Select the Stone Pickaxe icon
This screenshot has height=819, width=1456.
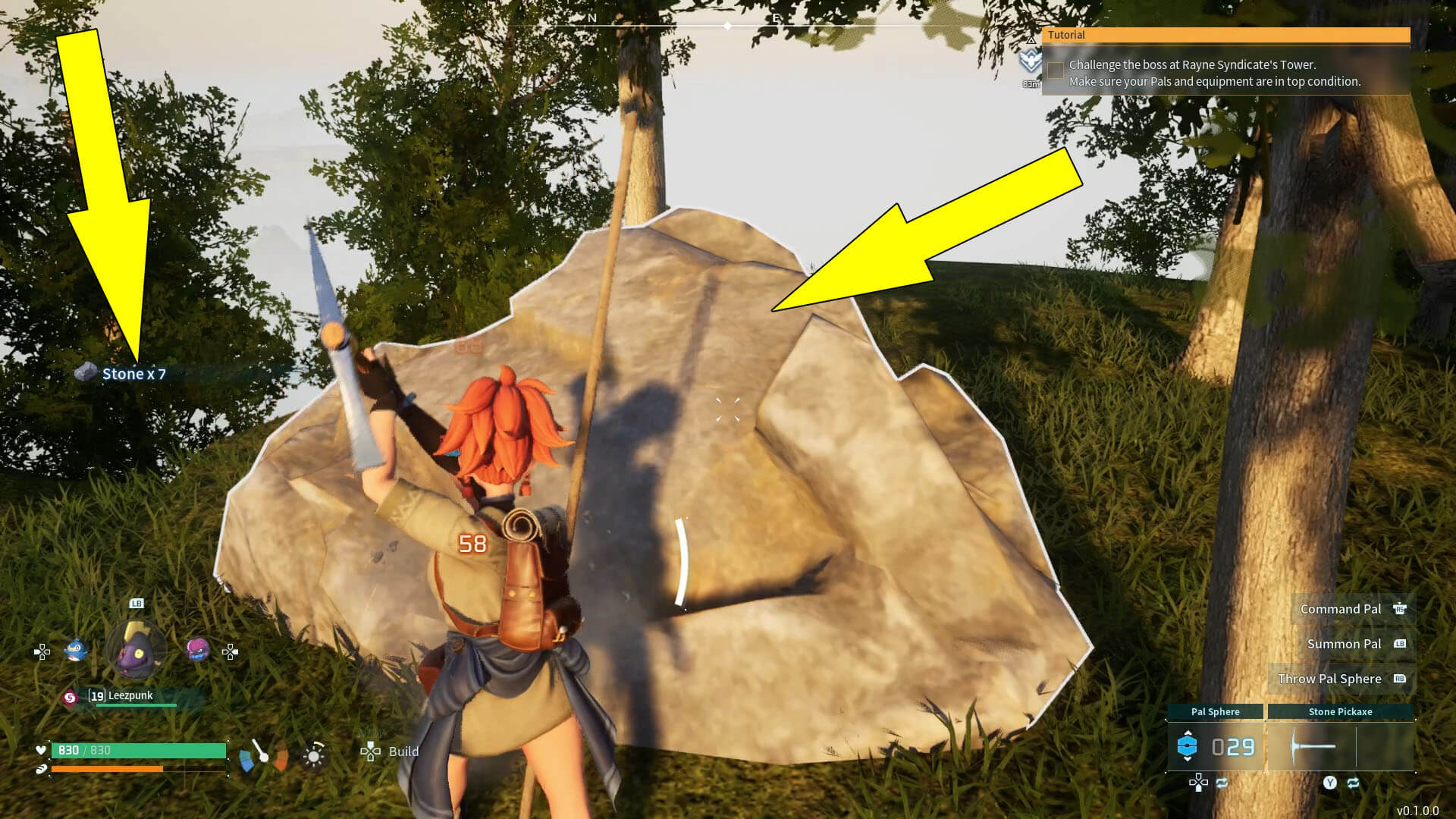1313,745
